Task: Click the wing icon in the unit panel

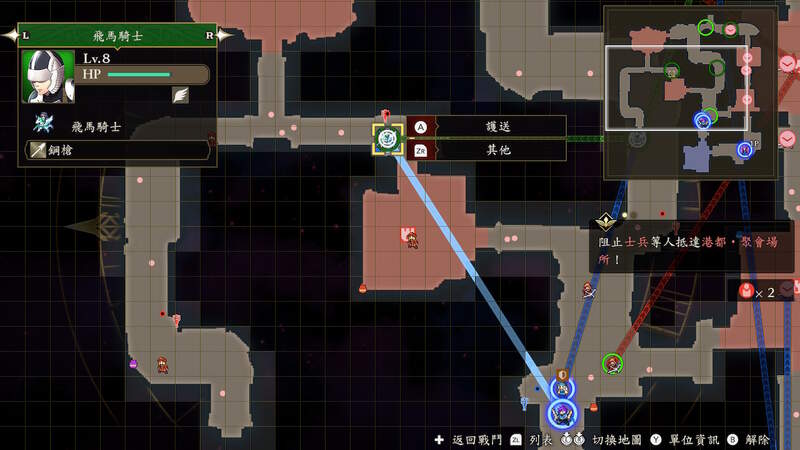Action: click(181, 96)
